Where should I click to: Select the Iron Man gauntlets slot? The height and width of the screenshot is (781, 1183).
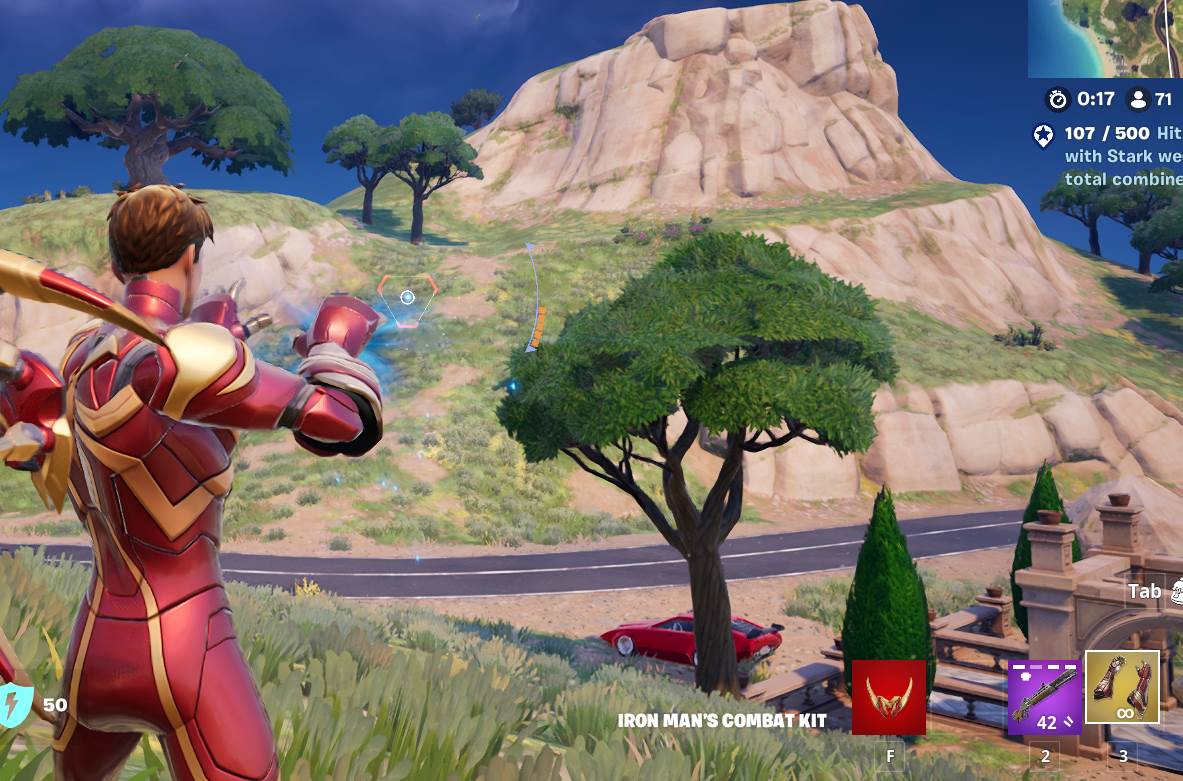[1122, 687]
